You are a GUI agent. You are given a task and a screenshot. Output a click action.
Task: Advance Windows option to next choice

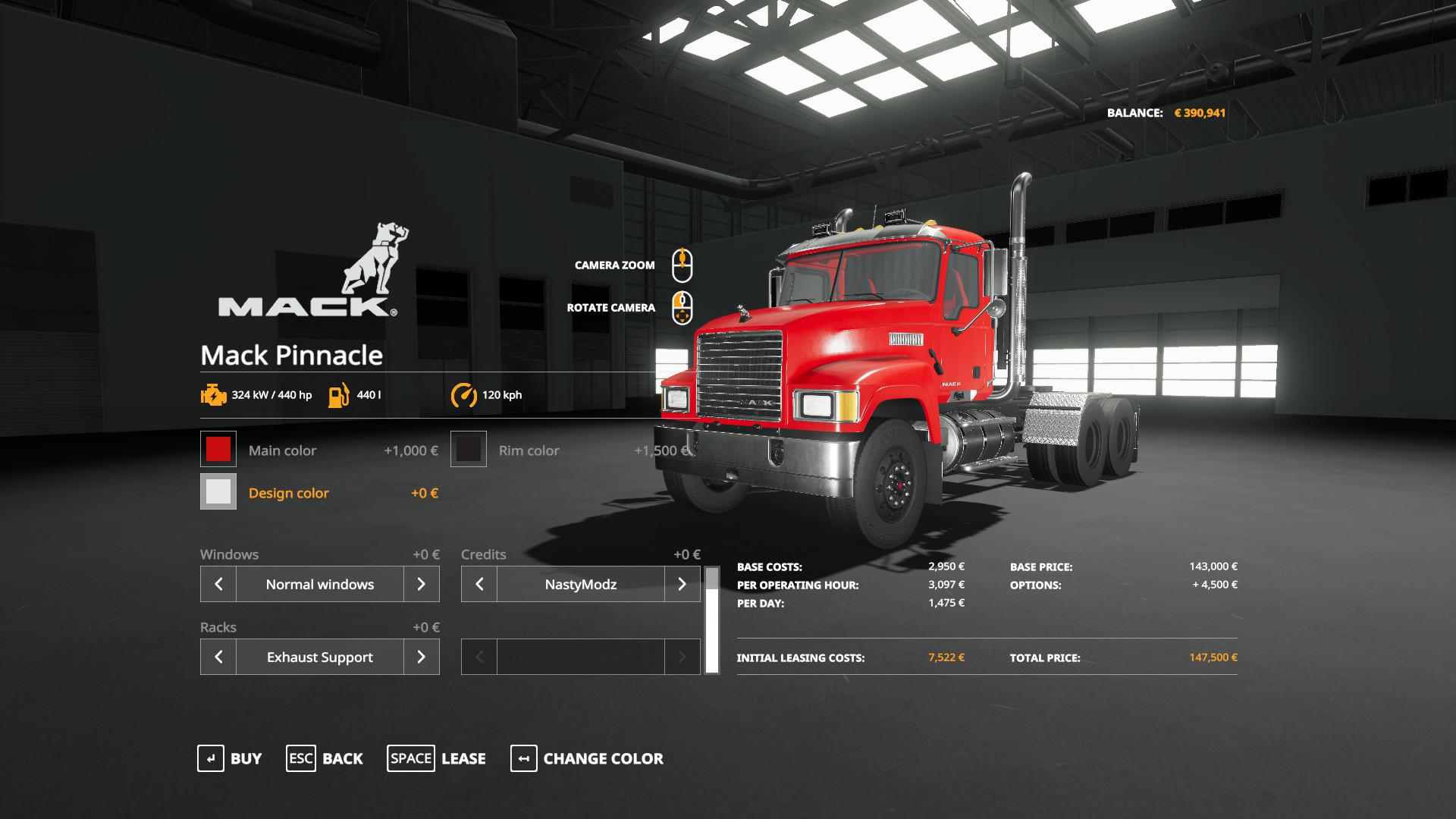tap(421, 584)
